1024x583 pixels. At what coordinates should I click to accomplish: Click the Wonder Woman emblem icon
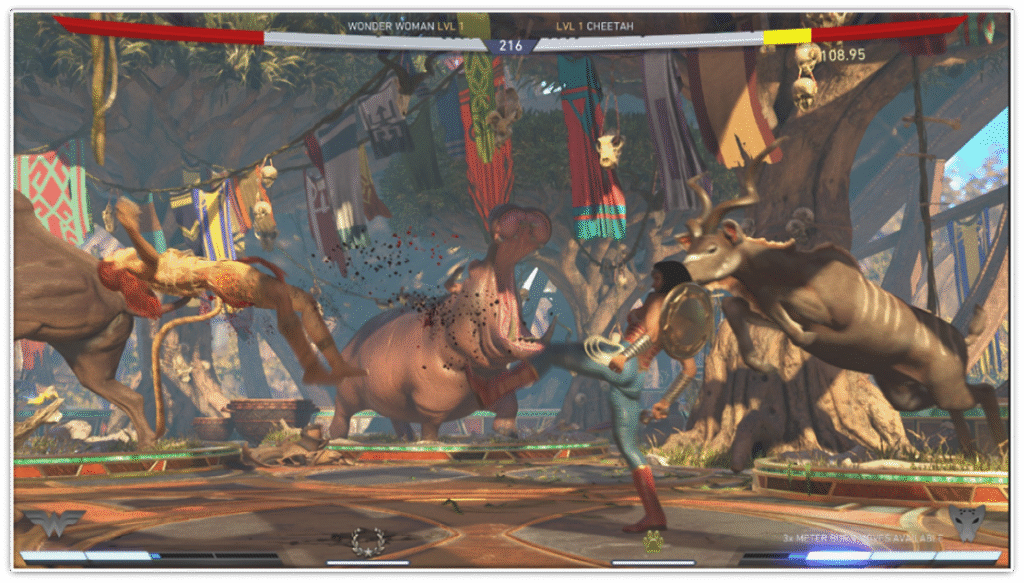tap(55, 522)
